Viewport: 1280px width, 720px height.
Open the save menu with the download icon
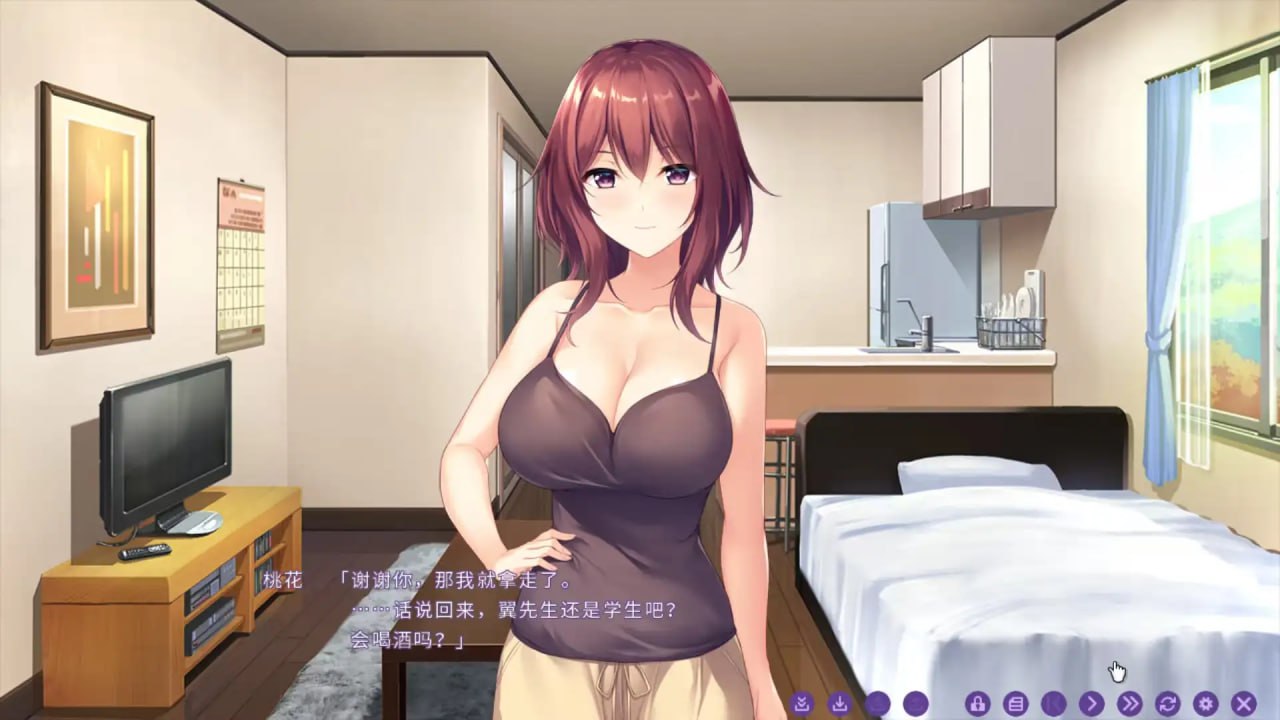840,703
